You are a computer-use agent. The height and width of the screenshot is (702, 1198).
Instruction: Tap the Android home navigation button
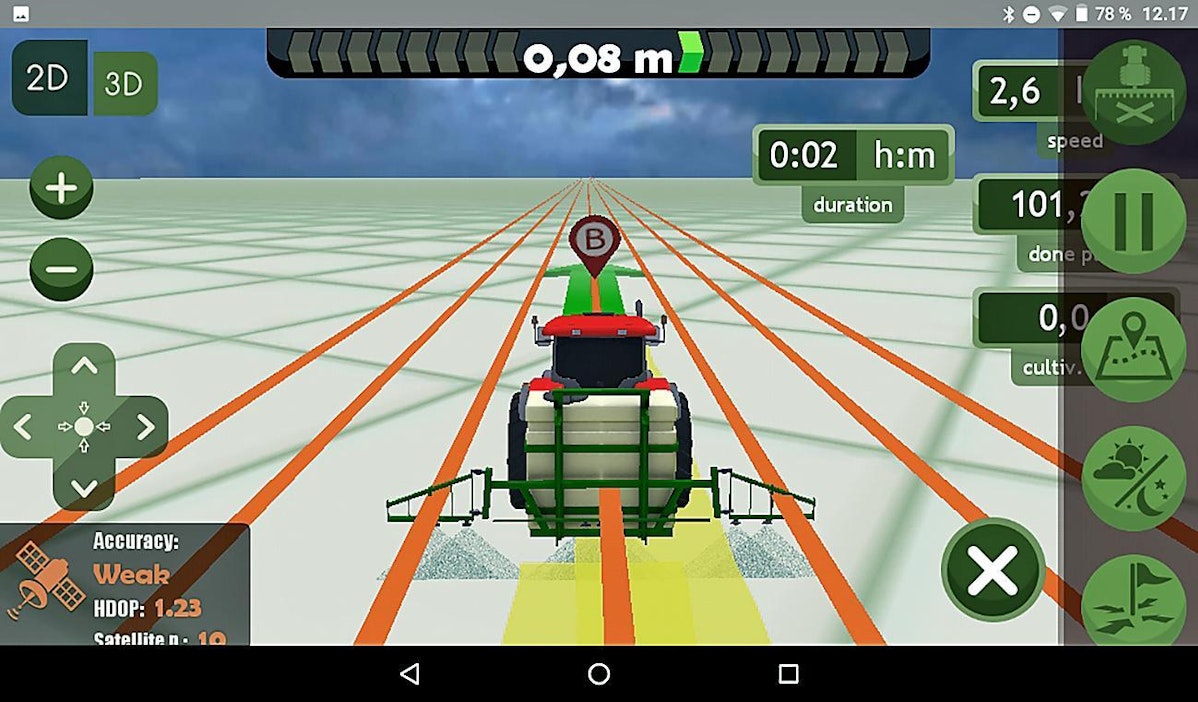[x=599, y=674]
